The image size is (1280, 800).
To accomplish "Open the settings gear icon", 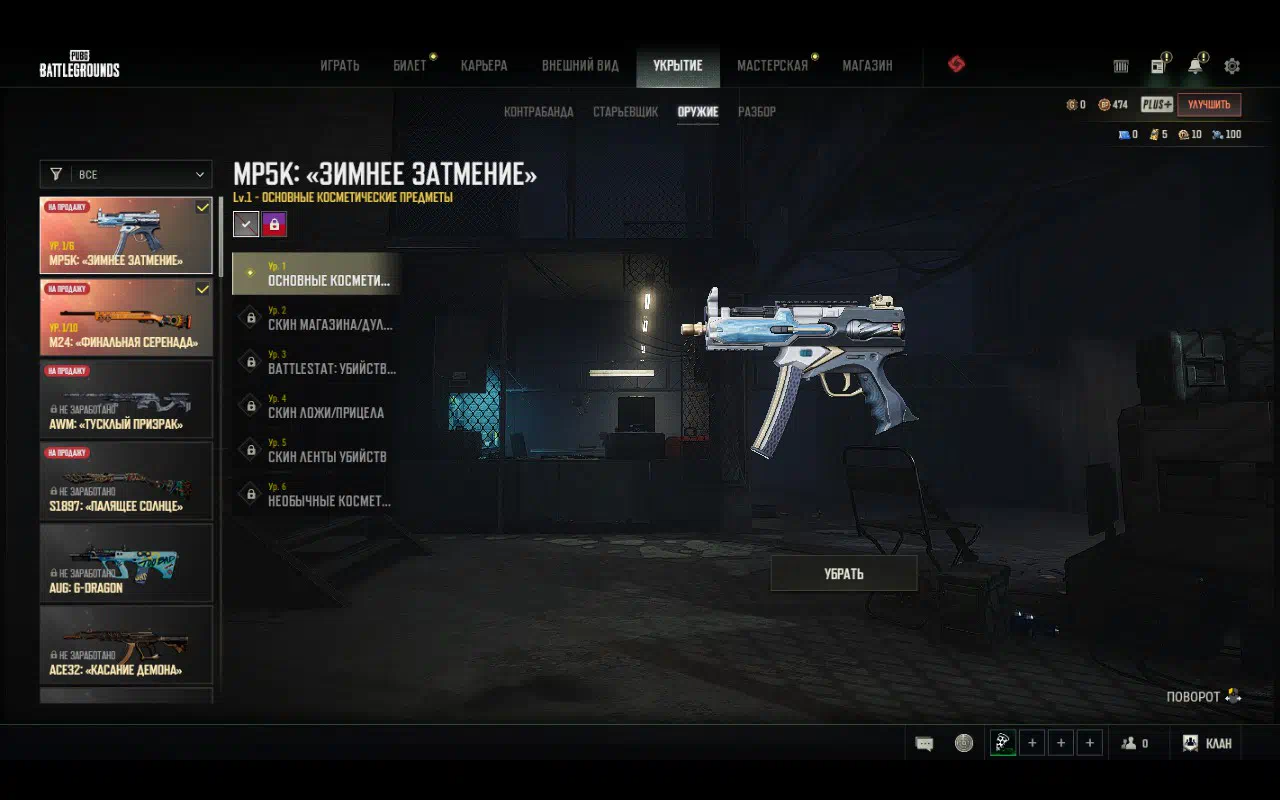I will pos(1232,66).
